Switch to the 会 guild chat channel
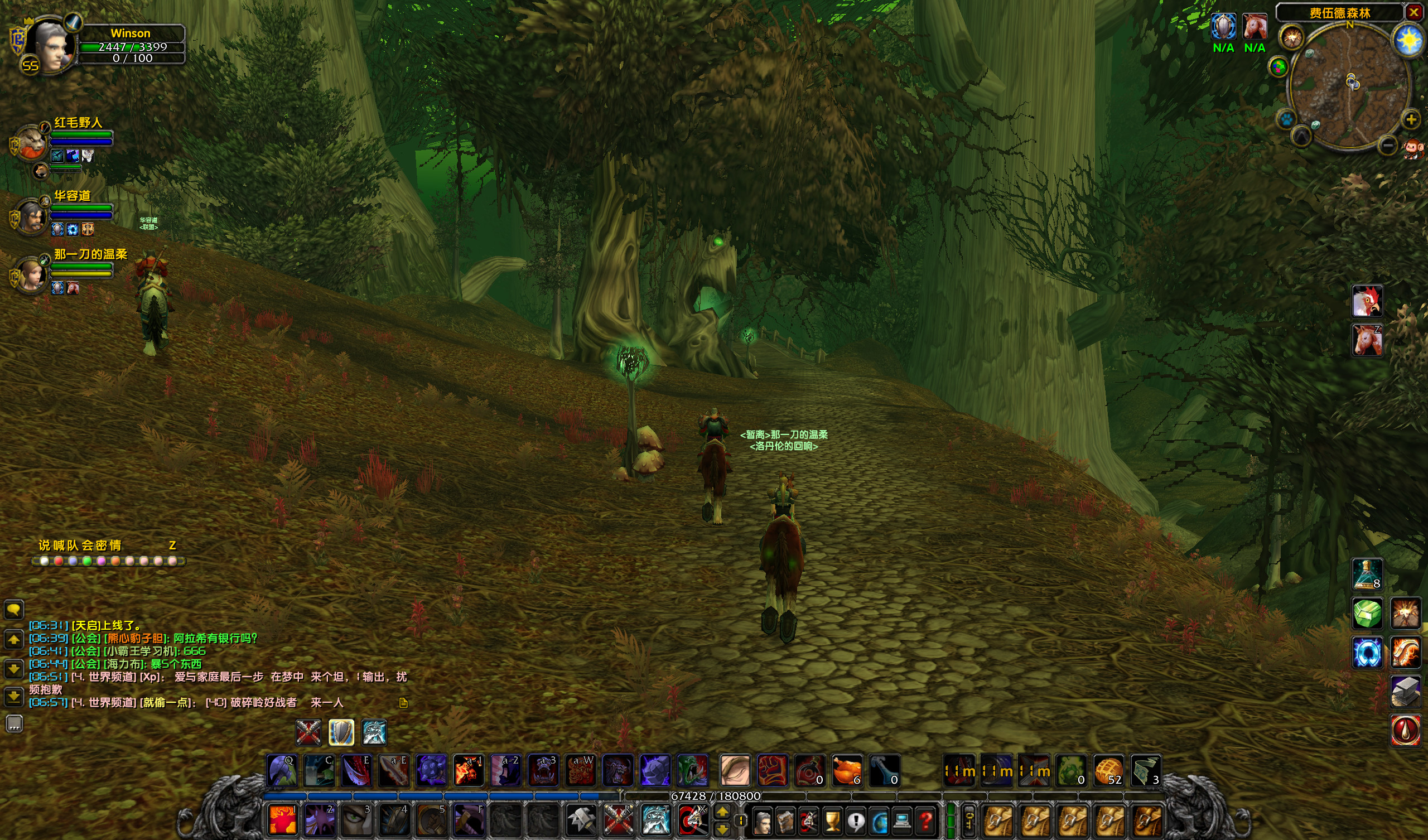This screenshot has width=1428, height=840. pos(88,545)
